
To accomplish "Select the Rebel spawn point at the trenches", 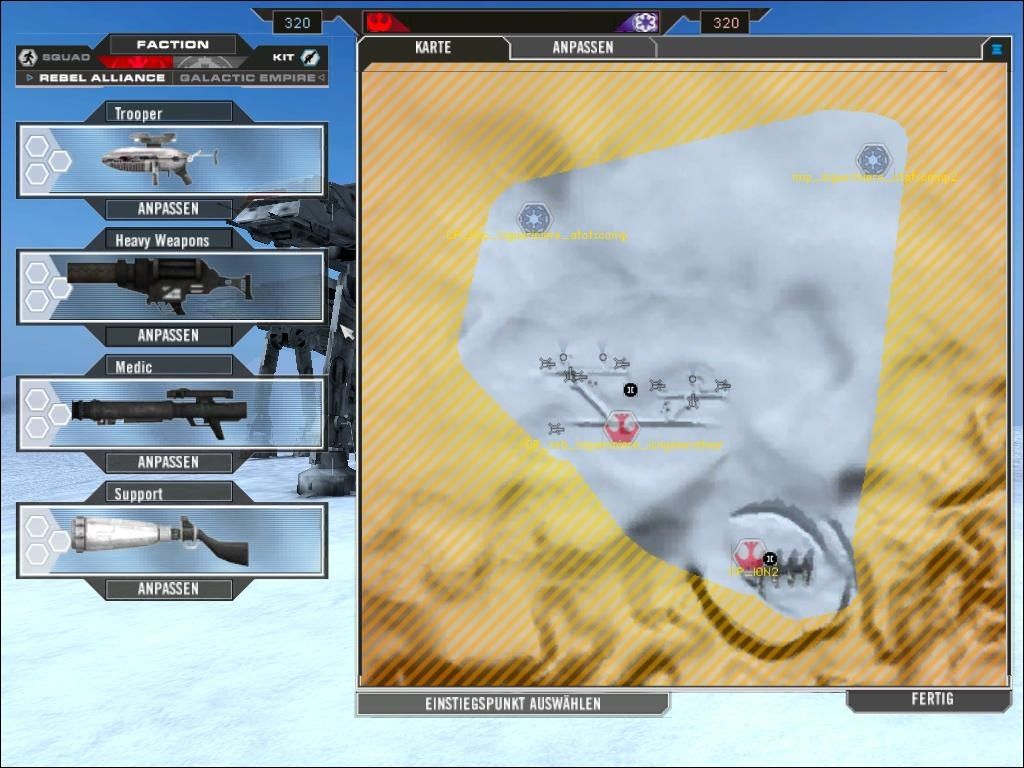I will [621, 426].
